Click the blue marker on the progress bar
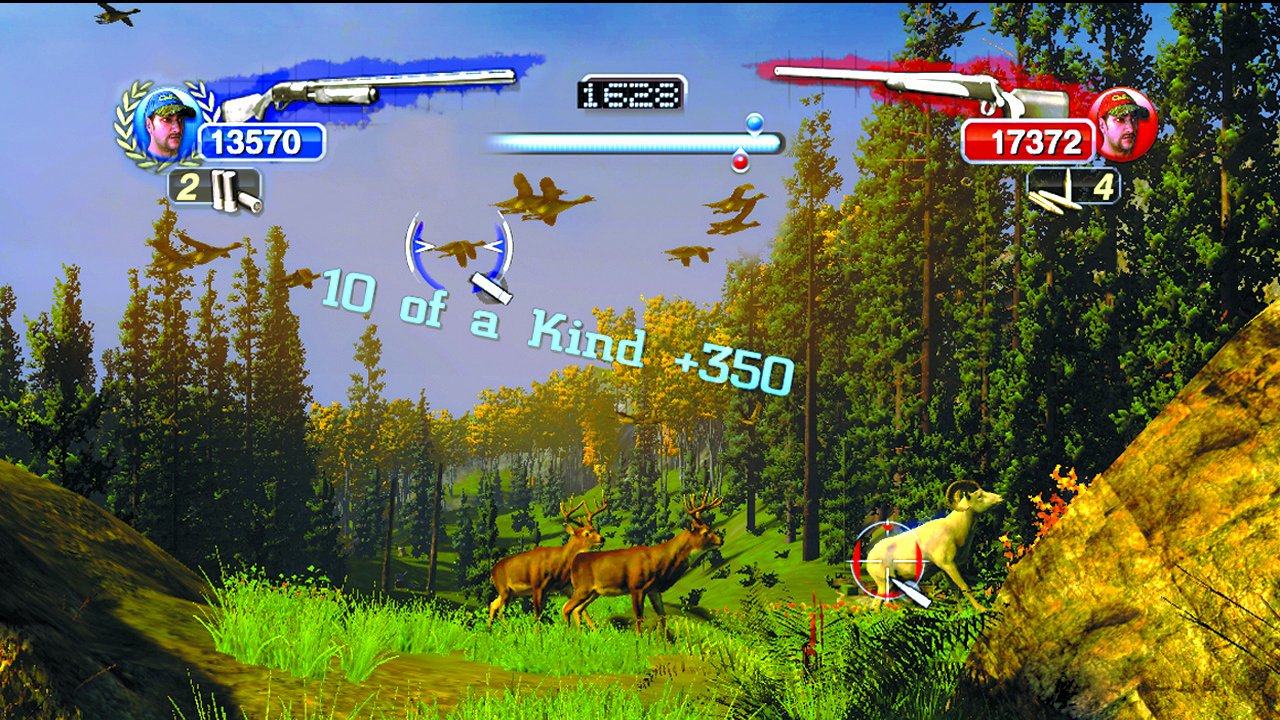 754,122
